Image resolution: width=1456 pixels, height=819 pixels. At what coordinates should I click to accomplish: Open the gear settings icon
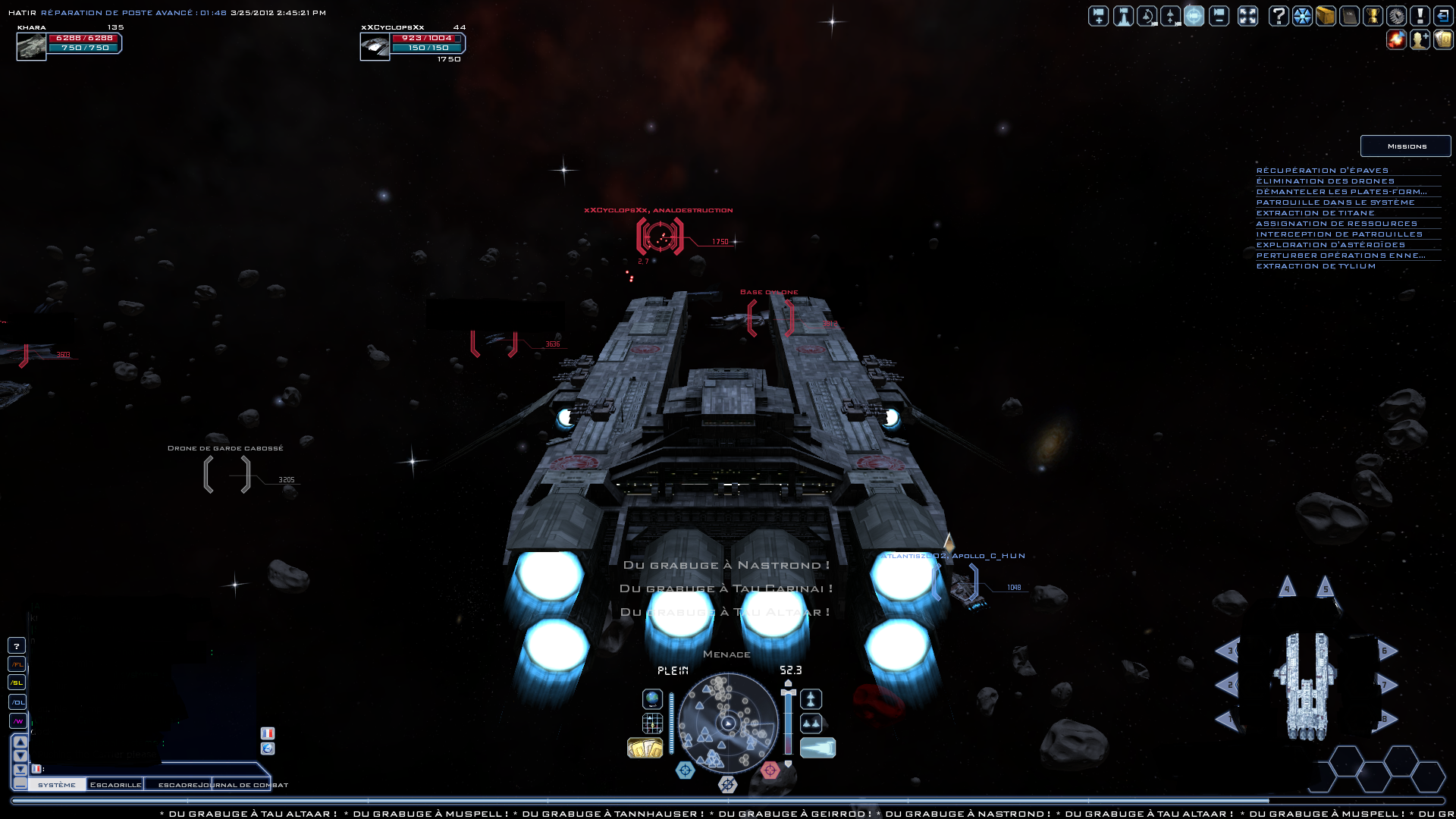1396,16
